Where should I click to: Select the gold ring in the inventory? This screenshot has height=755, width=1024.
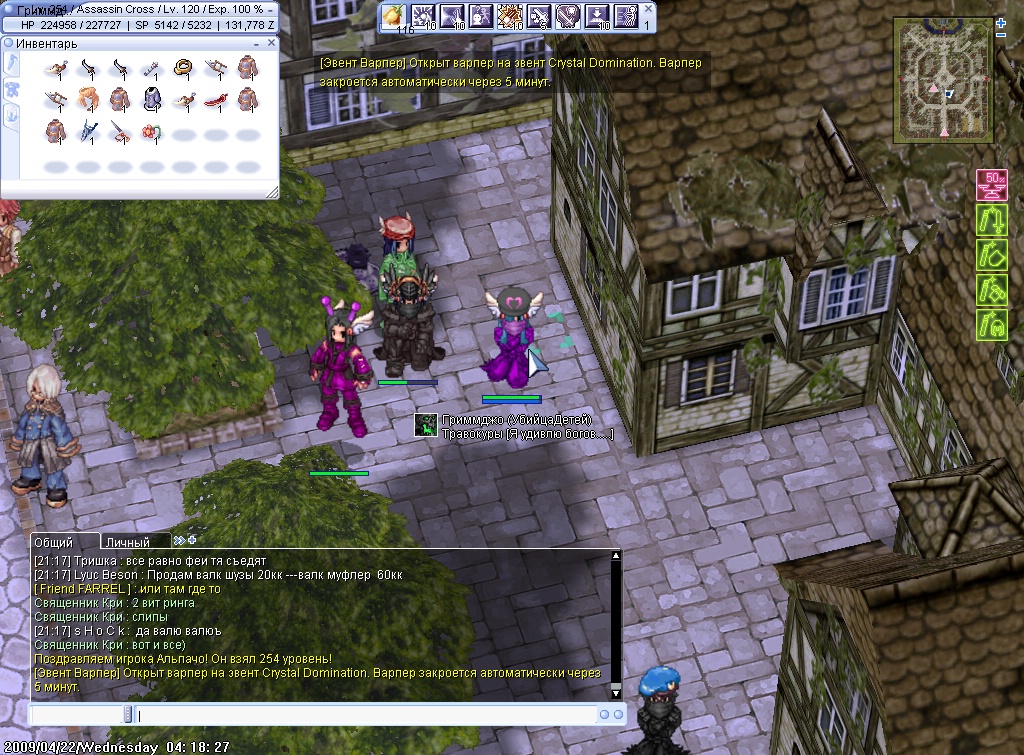pyautogui.click(x=183, y=68)
